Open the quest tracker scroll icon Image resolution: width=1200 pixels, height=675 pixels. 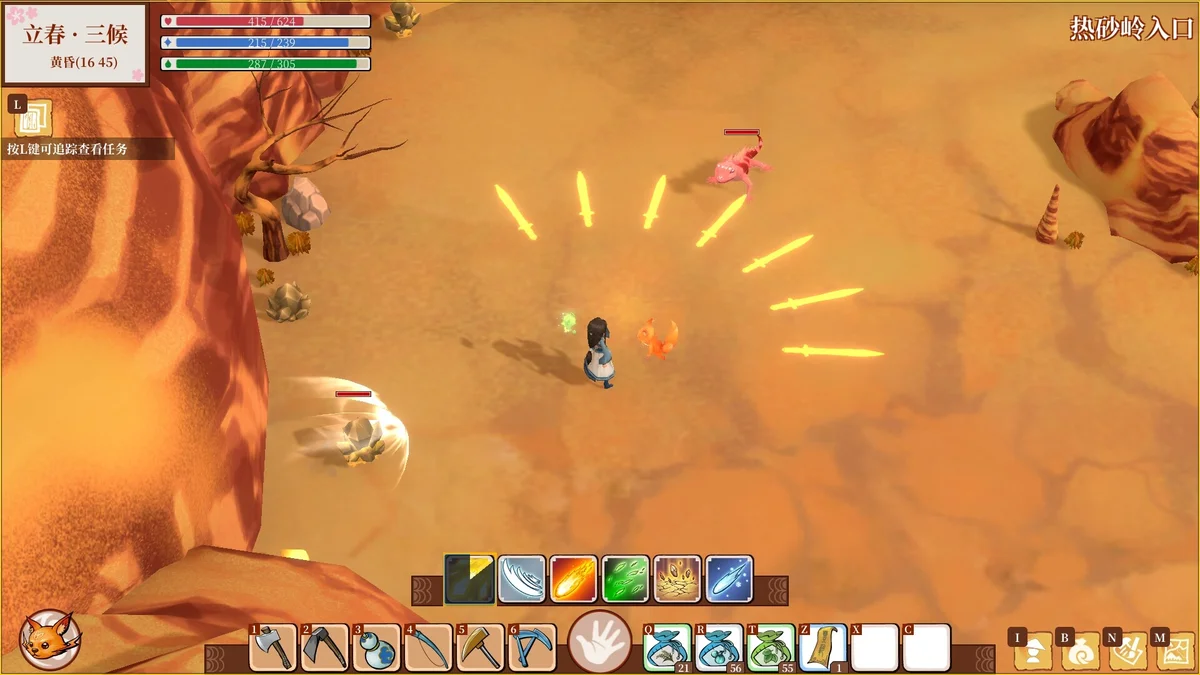[33, 119]
